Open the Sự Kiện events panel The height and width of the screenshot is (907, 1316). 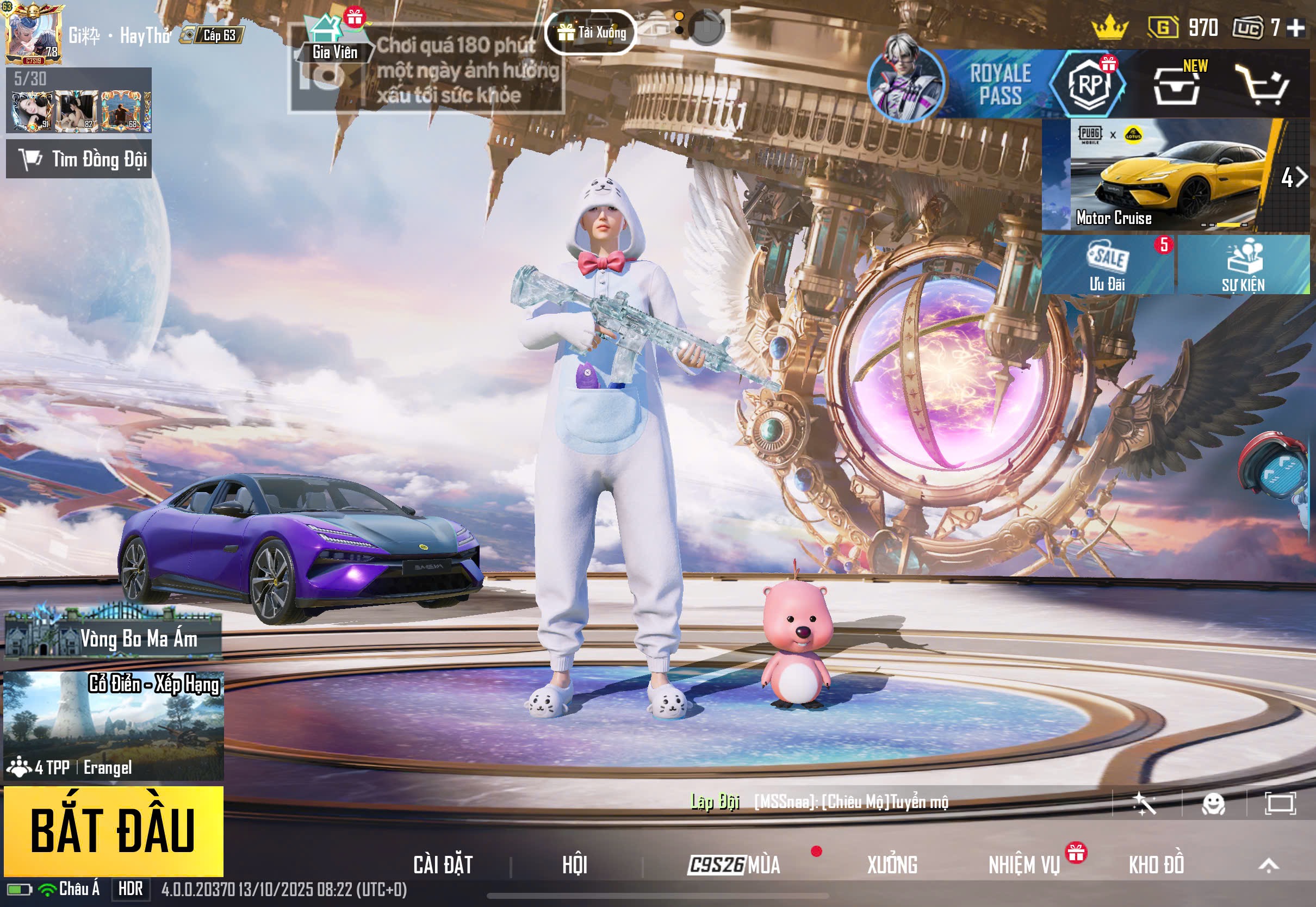1243,265
